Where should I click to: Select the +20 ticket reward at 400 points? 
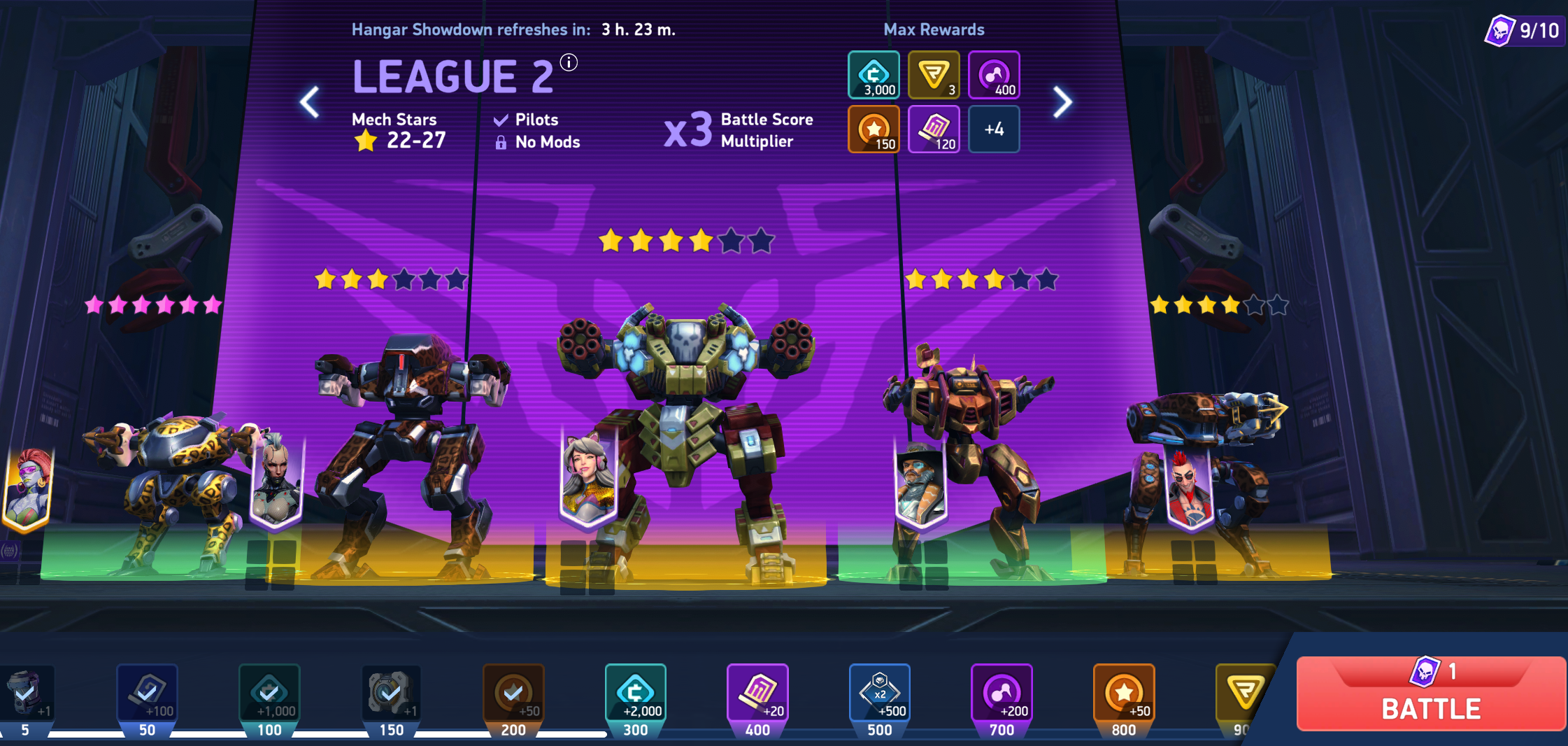click(x=757, y=693)
